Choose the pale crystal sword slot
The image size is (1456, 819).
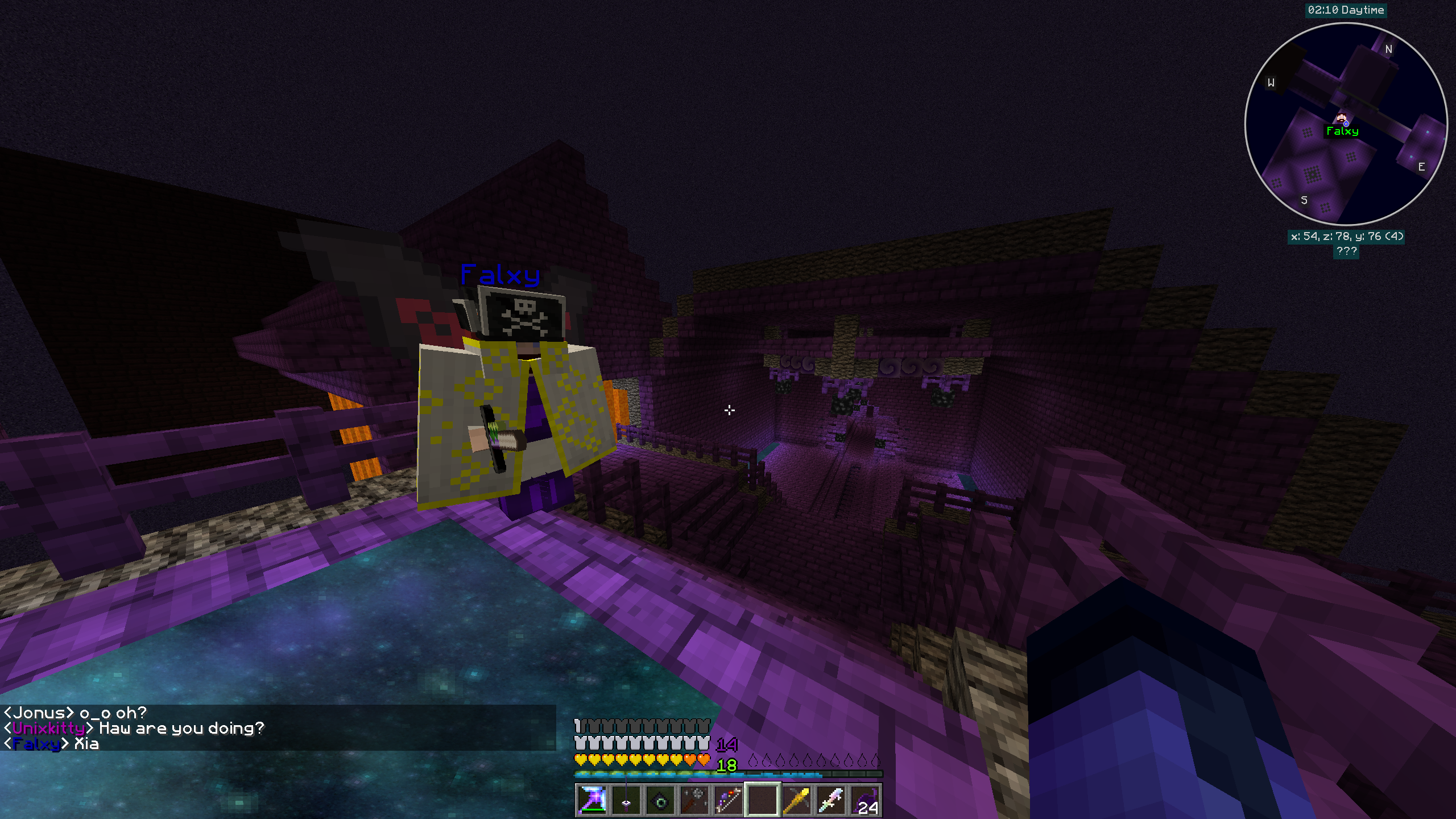(x=830, y=801)
